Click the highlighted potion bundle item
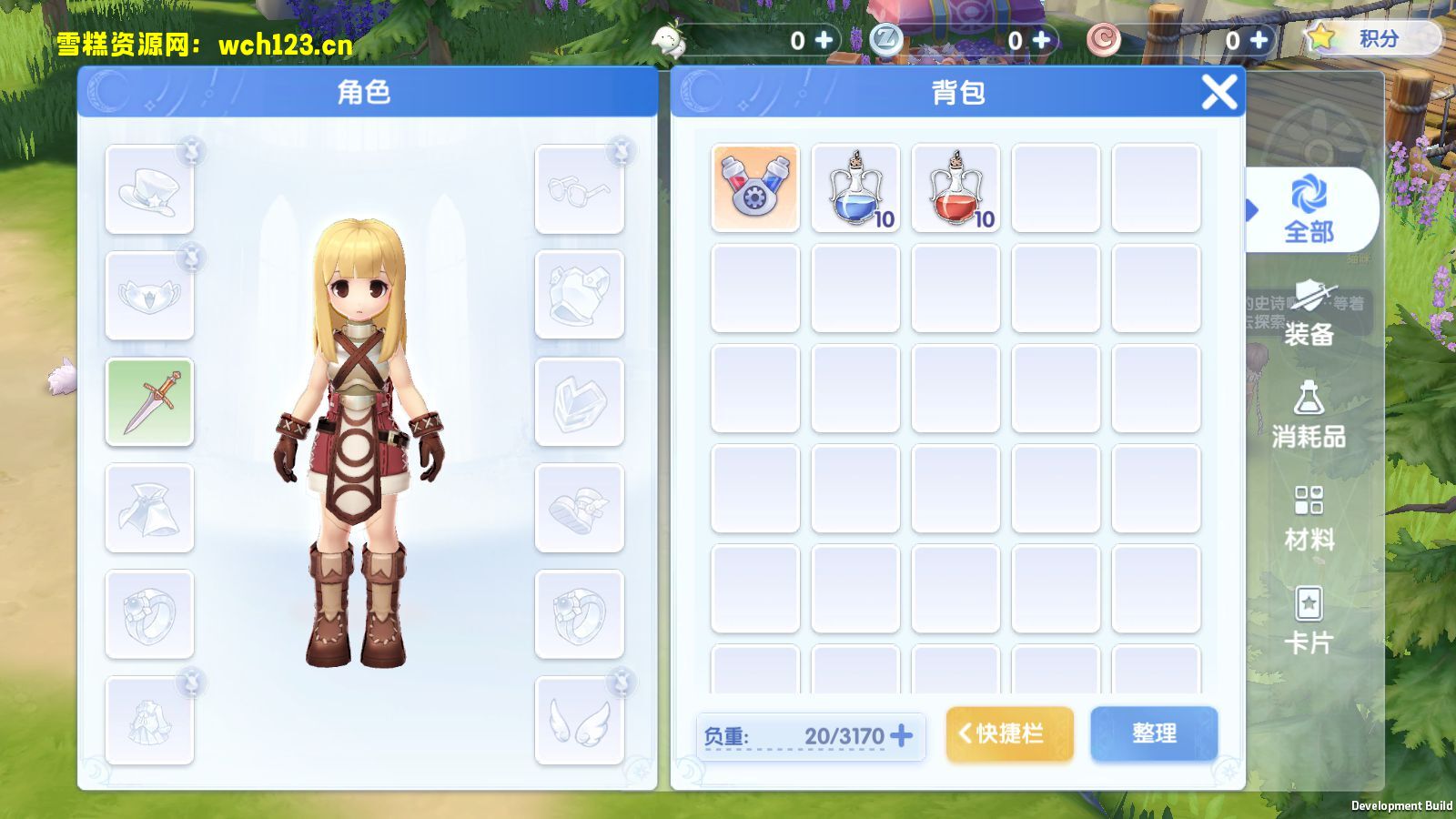Viewport: 1456px width, 819px height. click(x=755, y=185)
